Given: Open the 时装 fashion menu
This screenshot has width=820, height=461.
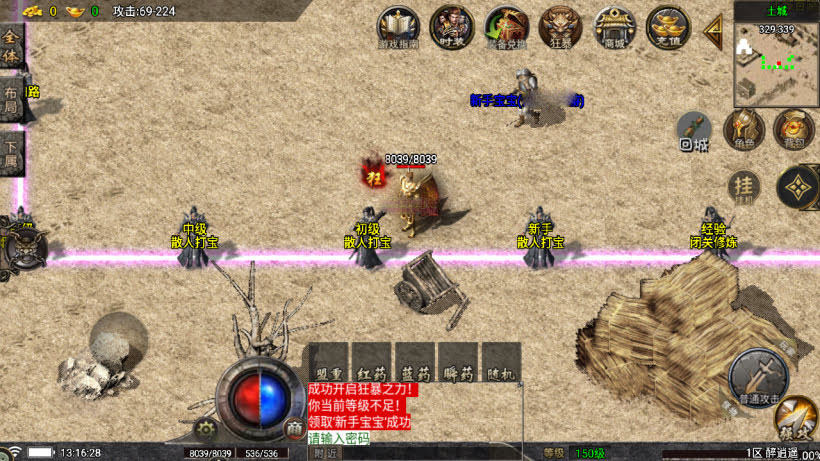Looking at the screenshot, I should (451, 27).
